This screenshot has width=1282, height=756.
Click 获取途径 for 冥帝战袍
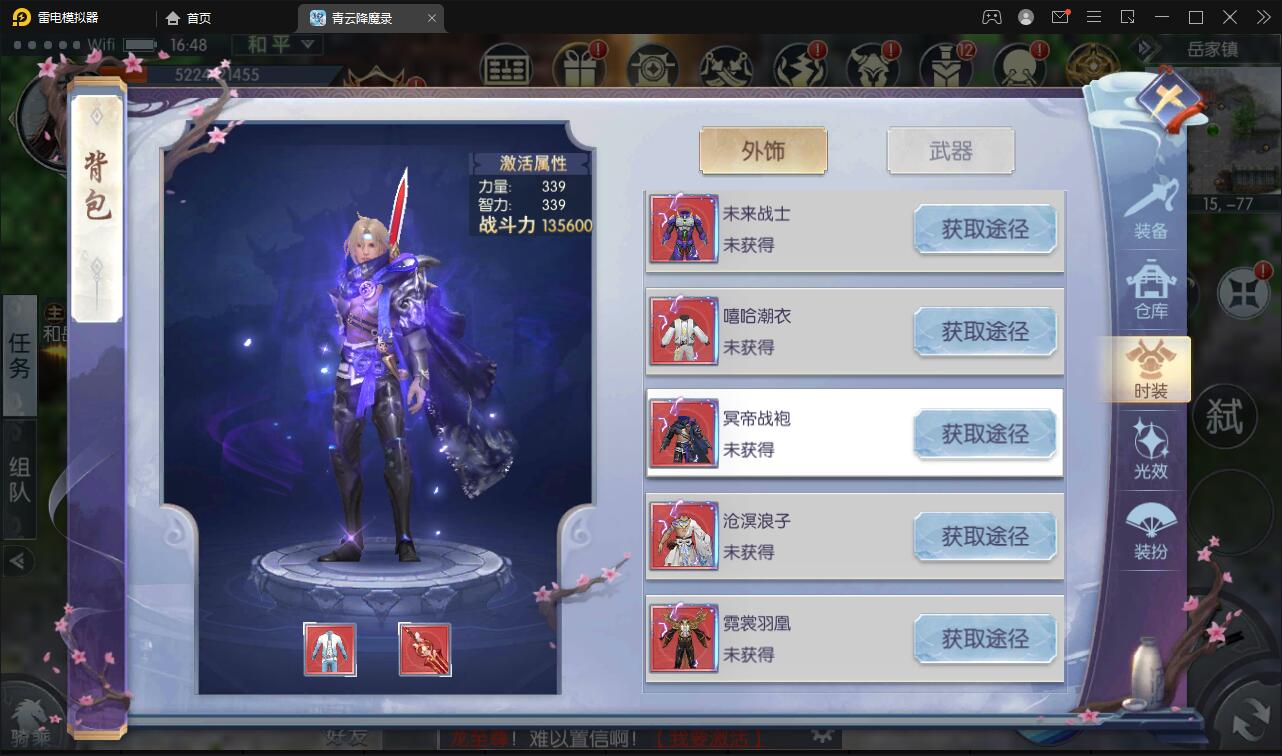coord(985,433)
